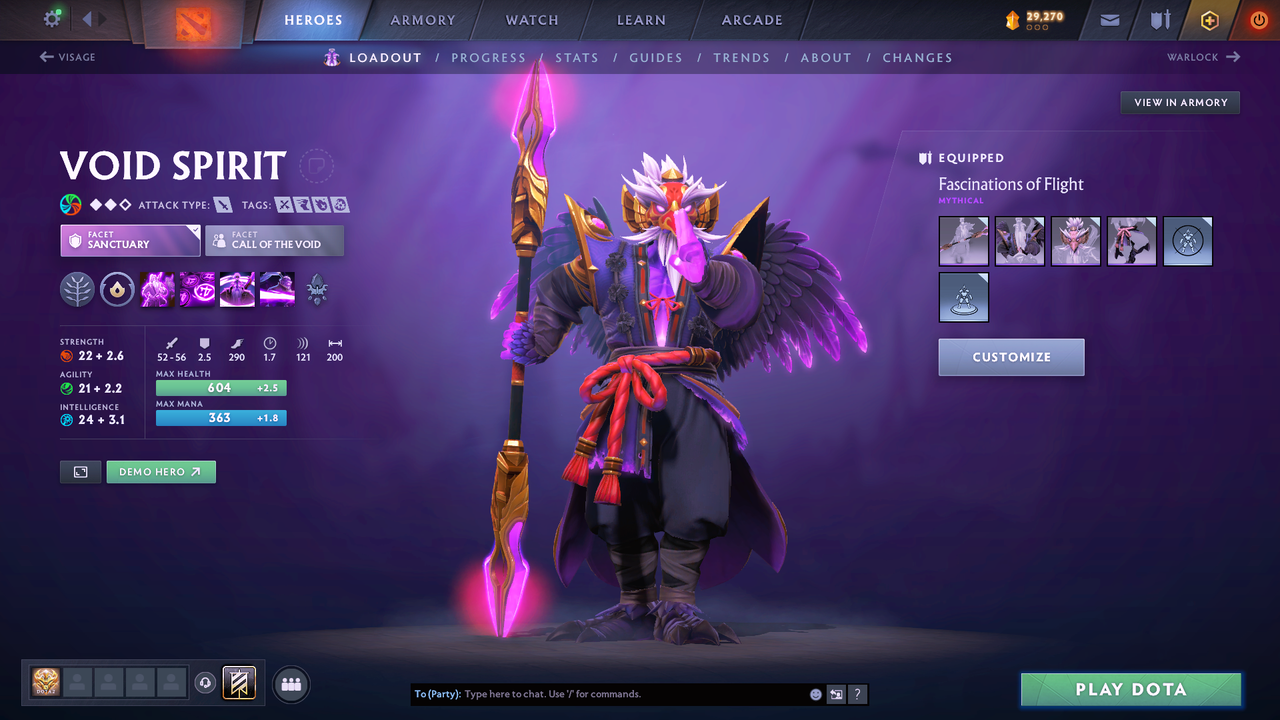Select the first Fascinations of Flight item thumbnail
Image resolution: width=1280 pixels, height=720 pixels.
[963, 241]
